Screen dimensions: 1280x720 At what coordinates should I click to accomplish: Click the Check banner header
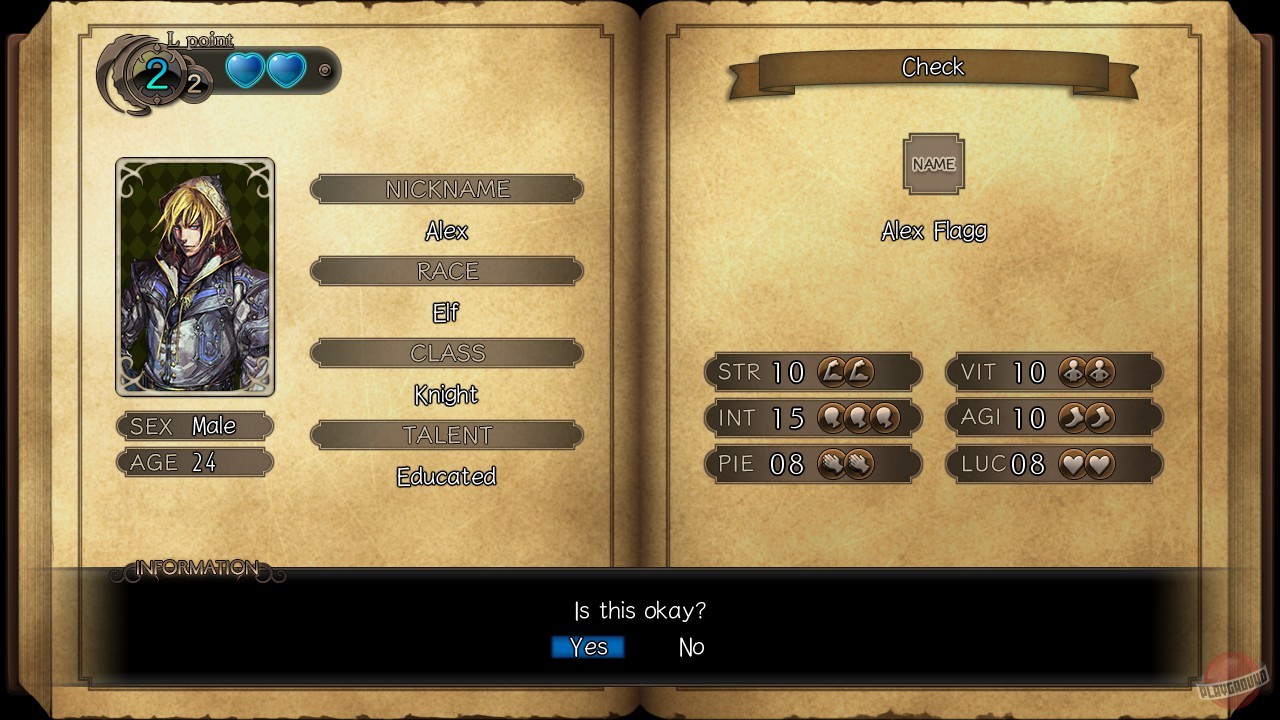pyautogui.click(x=933, y=67)
